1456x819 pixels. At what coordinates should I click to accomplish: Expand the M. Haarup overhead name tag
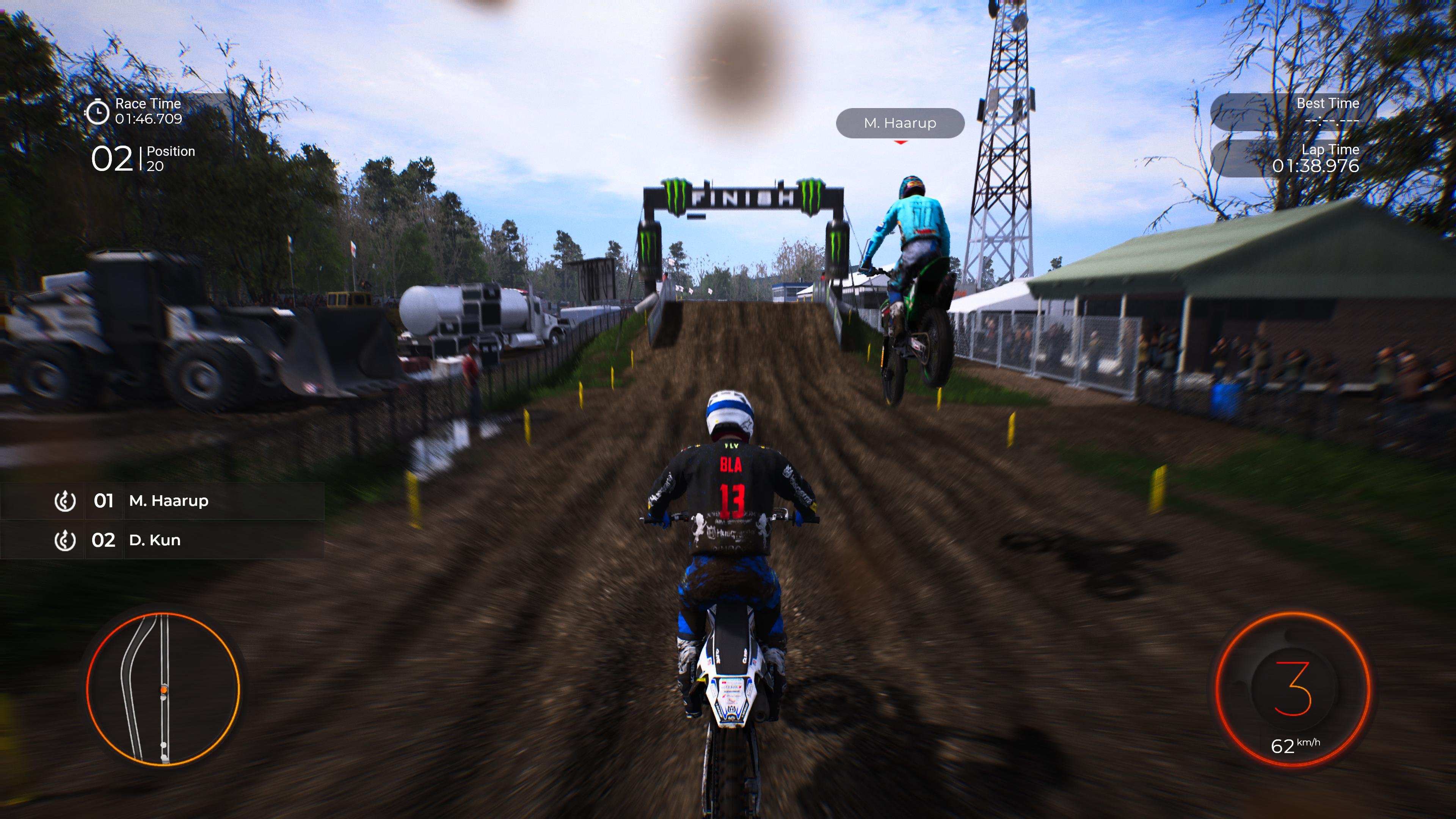pos(901,122)
